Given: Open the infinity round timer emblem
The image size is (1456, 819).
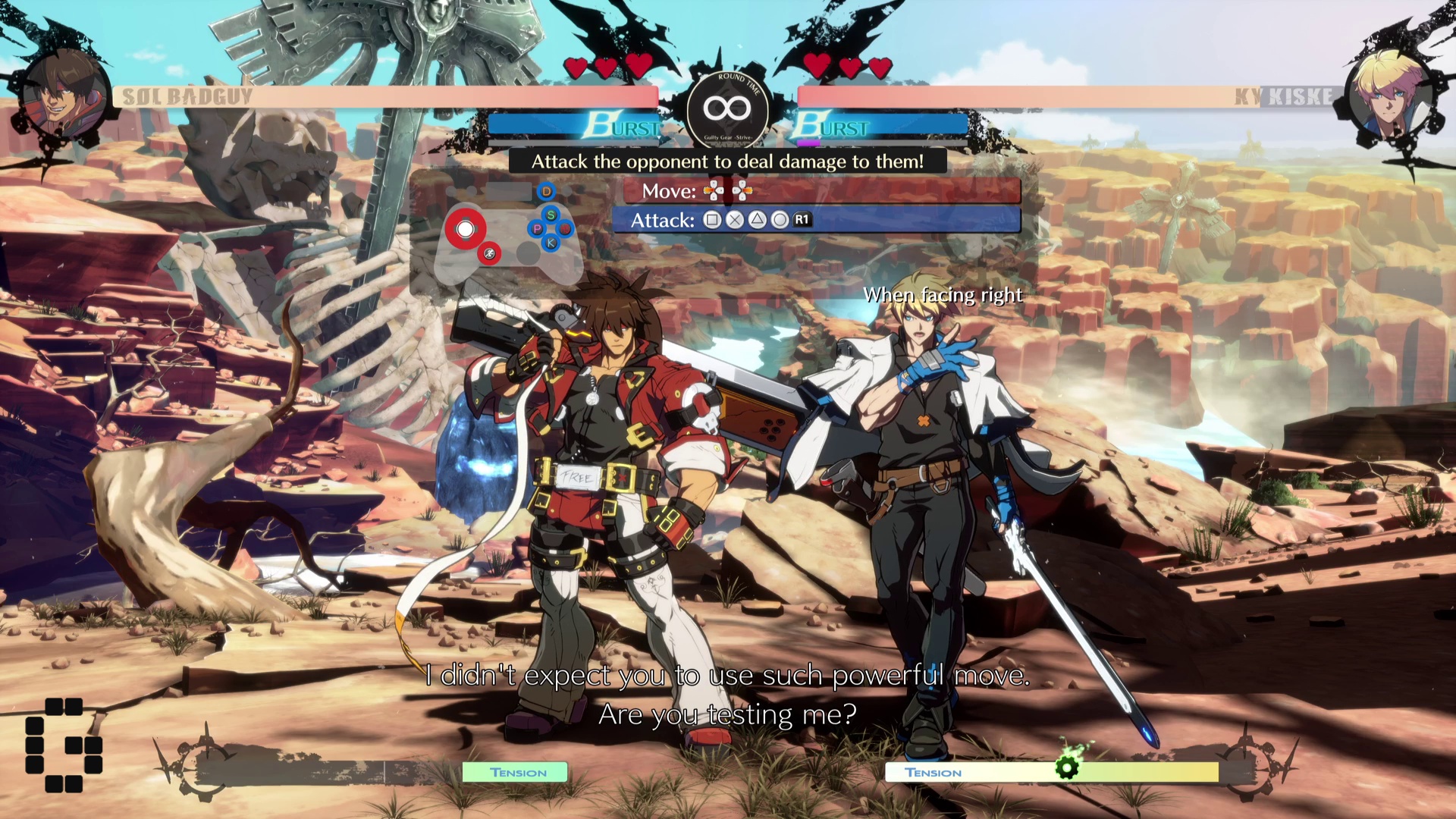Looking at the screenshot, I should click(727, 108).
